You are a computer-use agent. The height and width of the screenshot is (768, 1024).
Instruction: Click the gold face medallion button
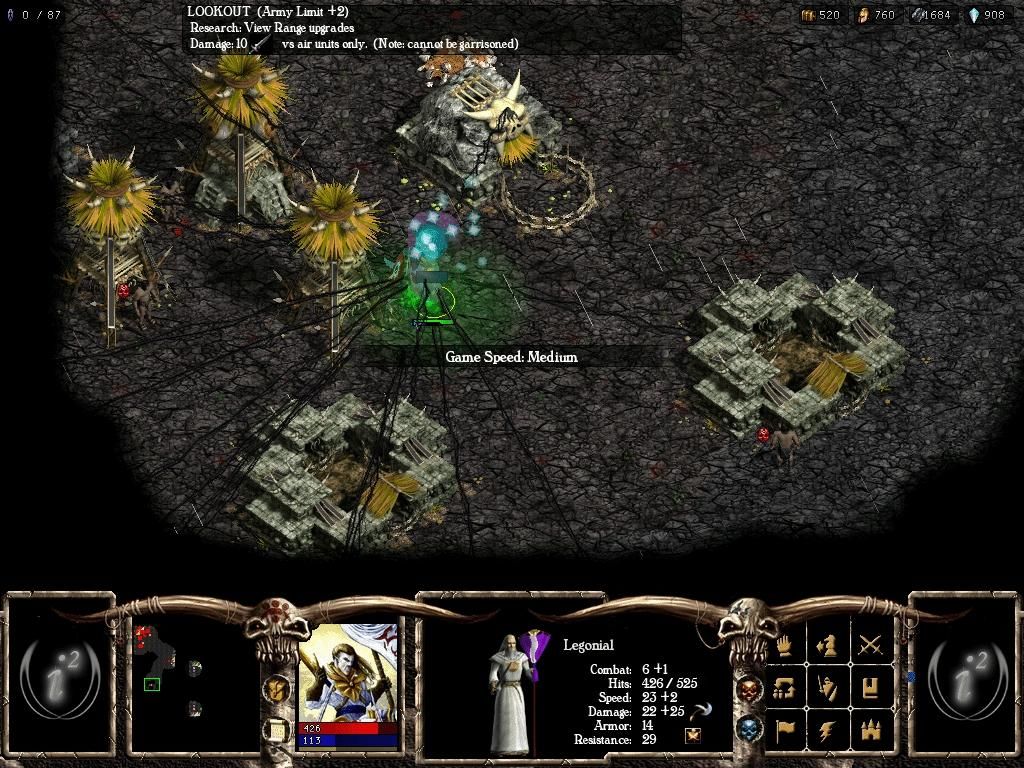(274, 687)
